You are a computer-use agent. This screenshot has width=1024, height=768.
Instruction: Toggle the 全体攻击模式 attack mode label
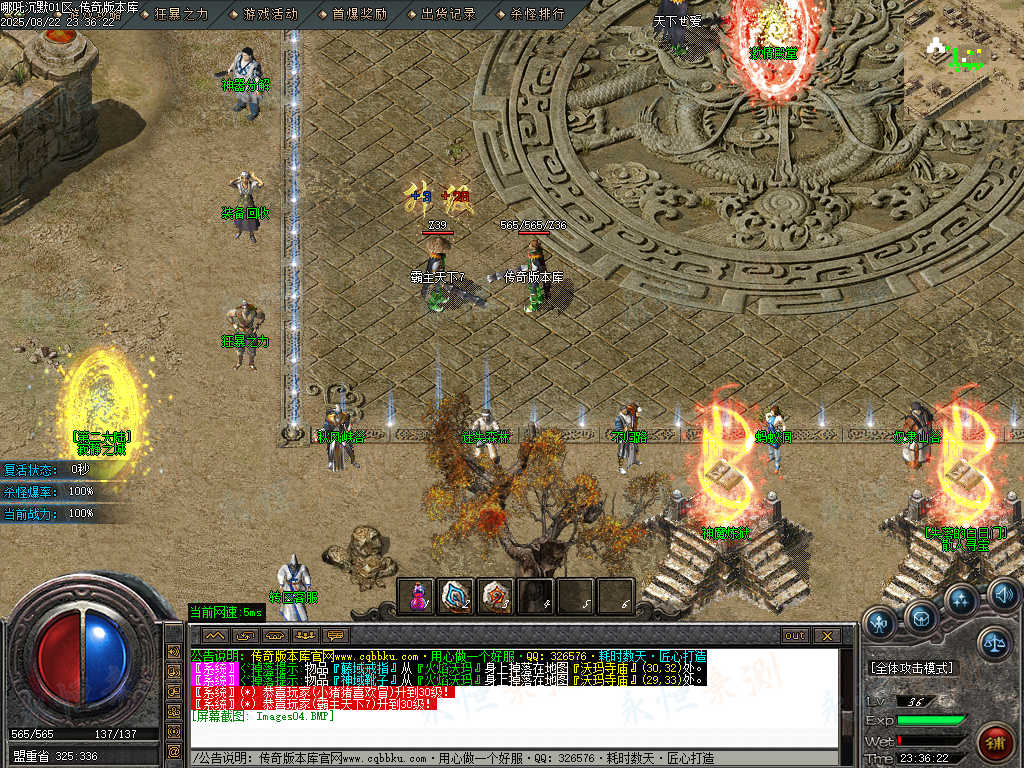click(911, 668)
